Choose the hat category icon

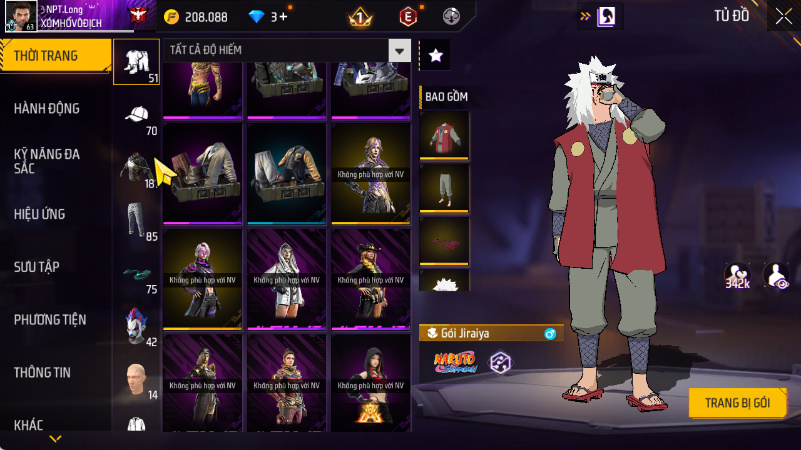coord(137,114)
